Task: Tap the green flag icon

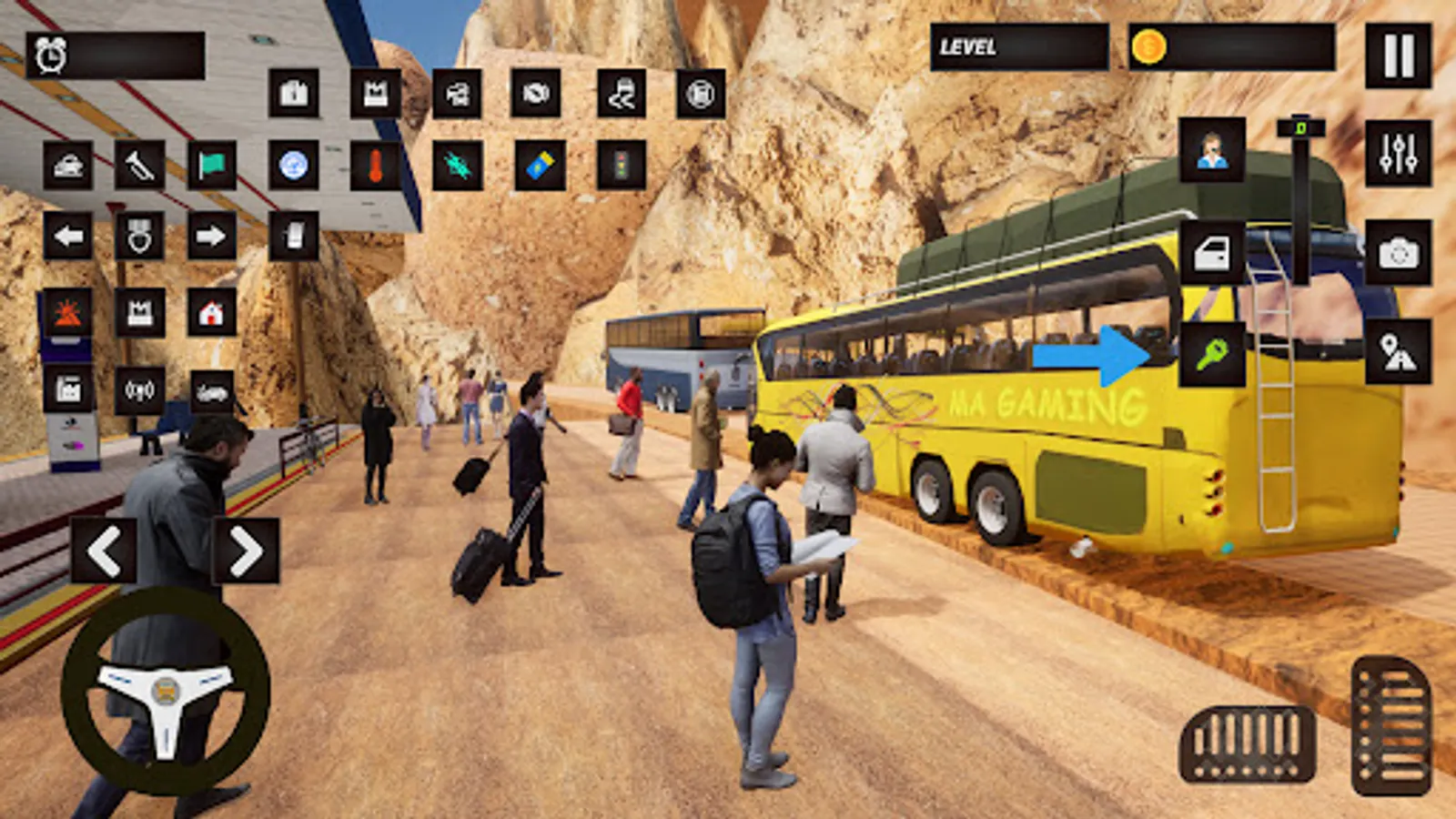Action: [x=211, y=166]
